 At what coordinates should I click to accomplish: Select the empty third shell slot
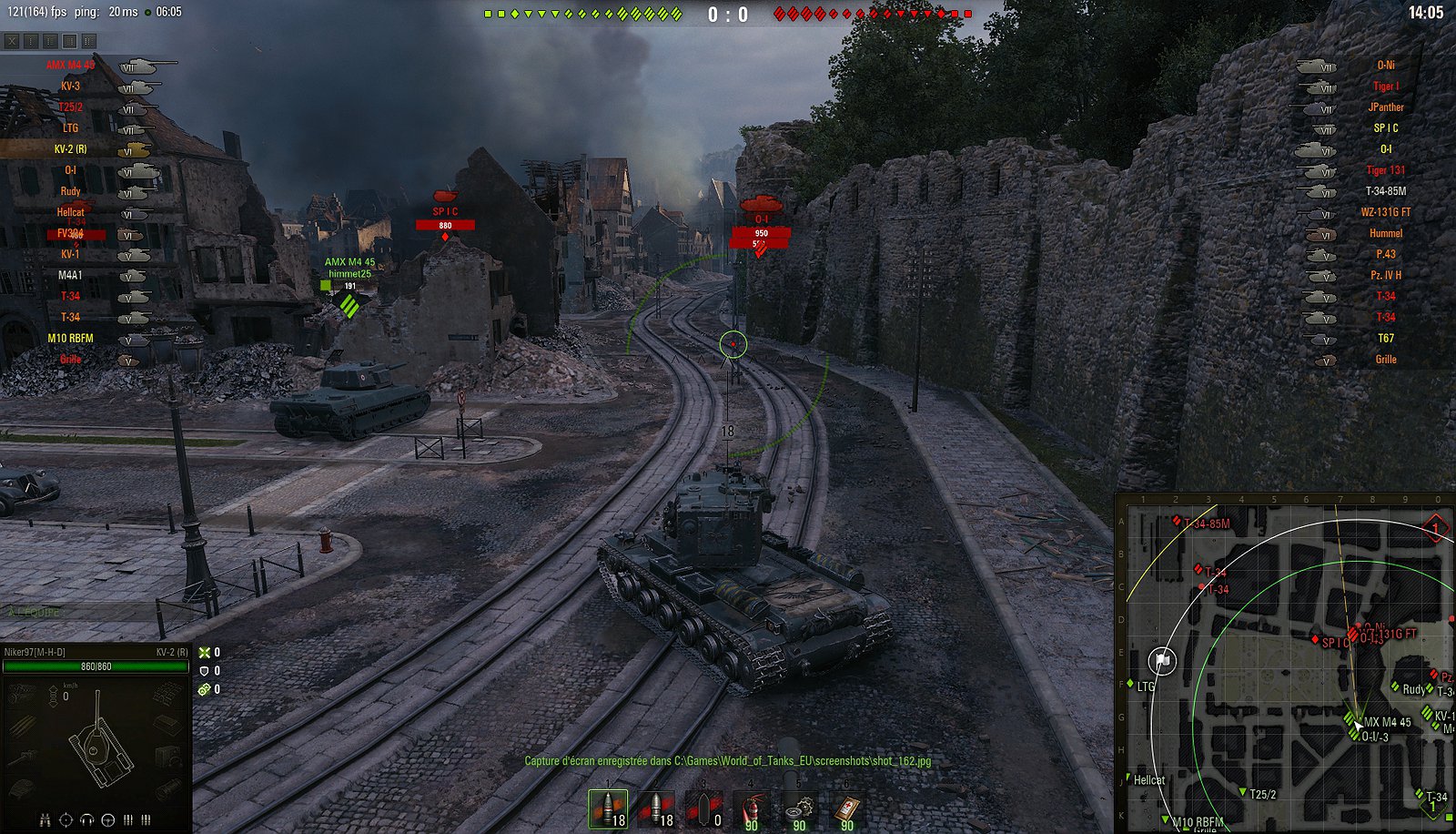click(703, 809)
